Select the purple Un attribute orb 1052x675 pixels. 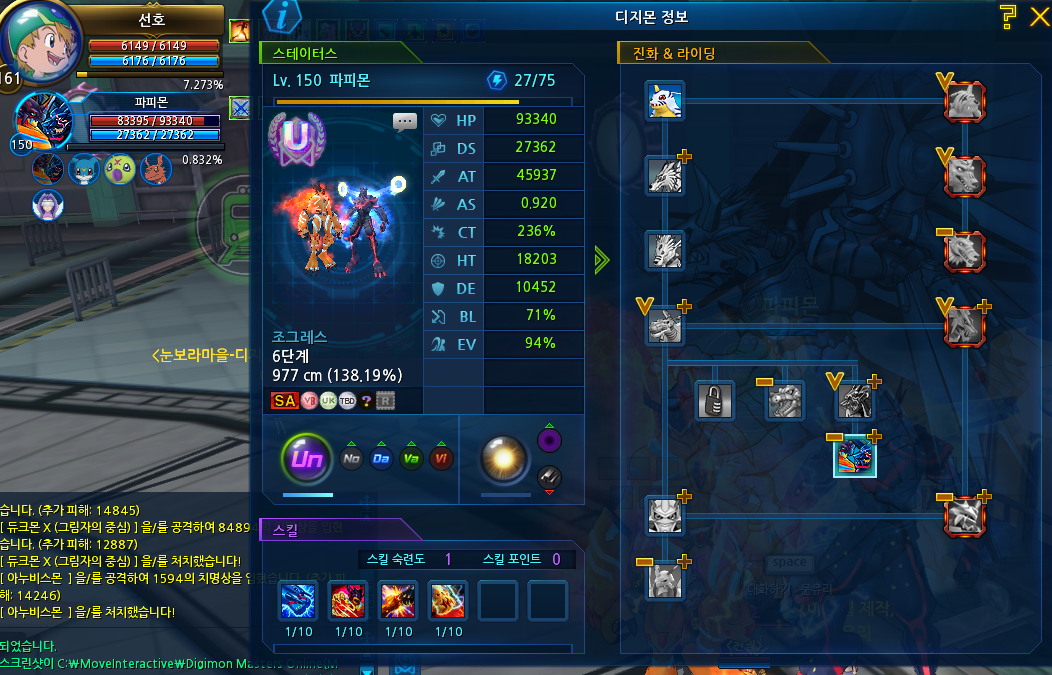307,460
